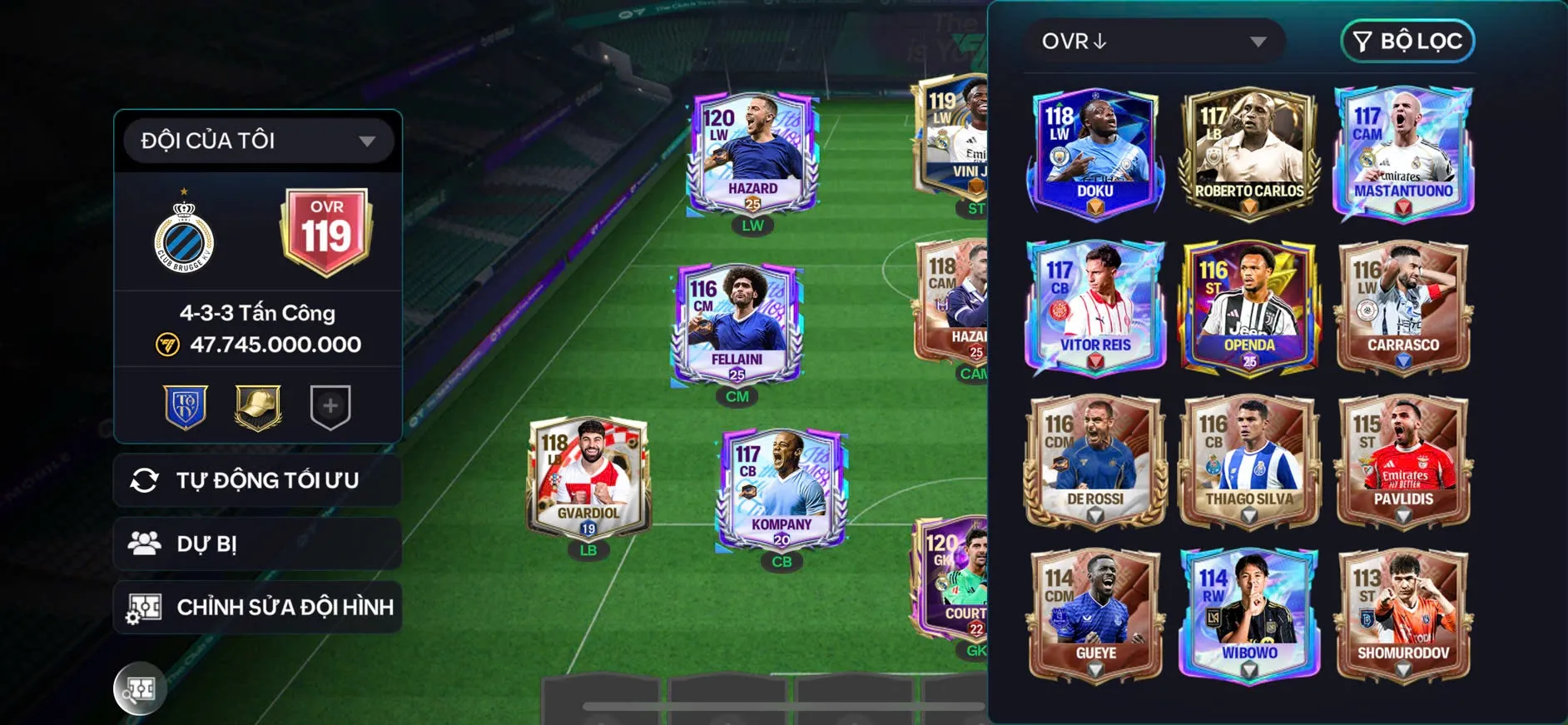
Task: Select the gold cap badge
Action: click(258, 407)
